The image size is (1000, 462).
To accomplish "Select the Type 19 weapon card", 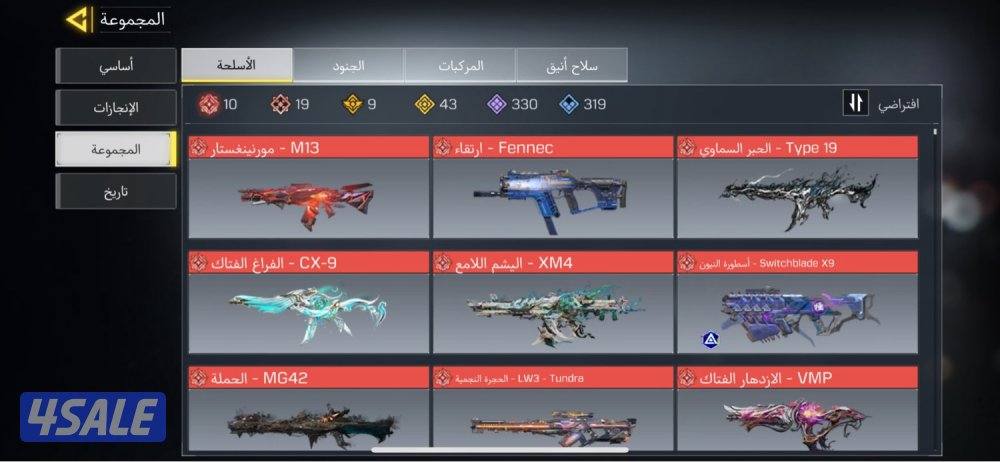I will pos(797,187).
